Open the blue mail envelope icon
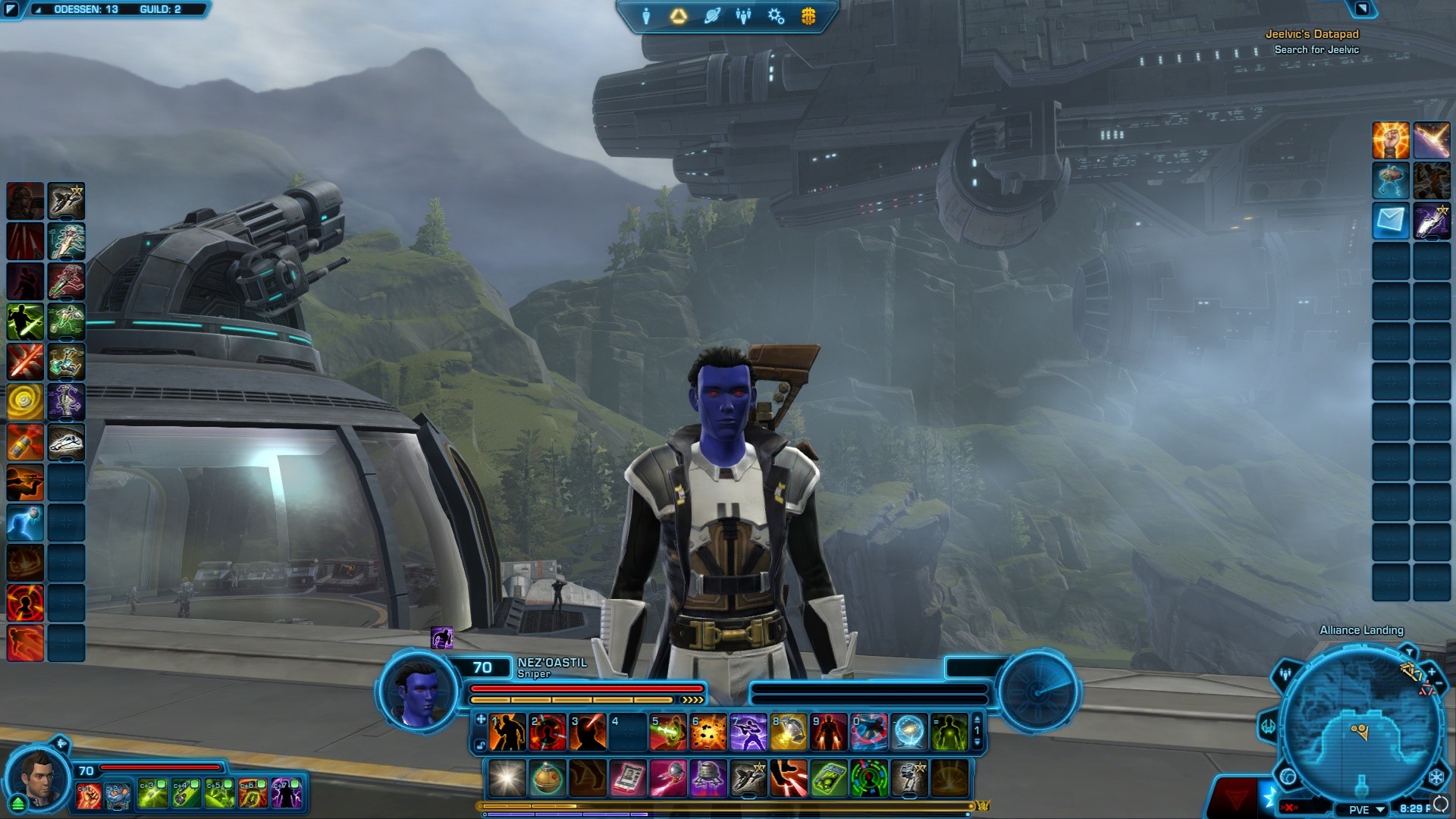 1391,221
